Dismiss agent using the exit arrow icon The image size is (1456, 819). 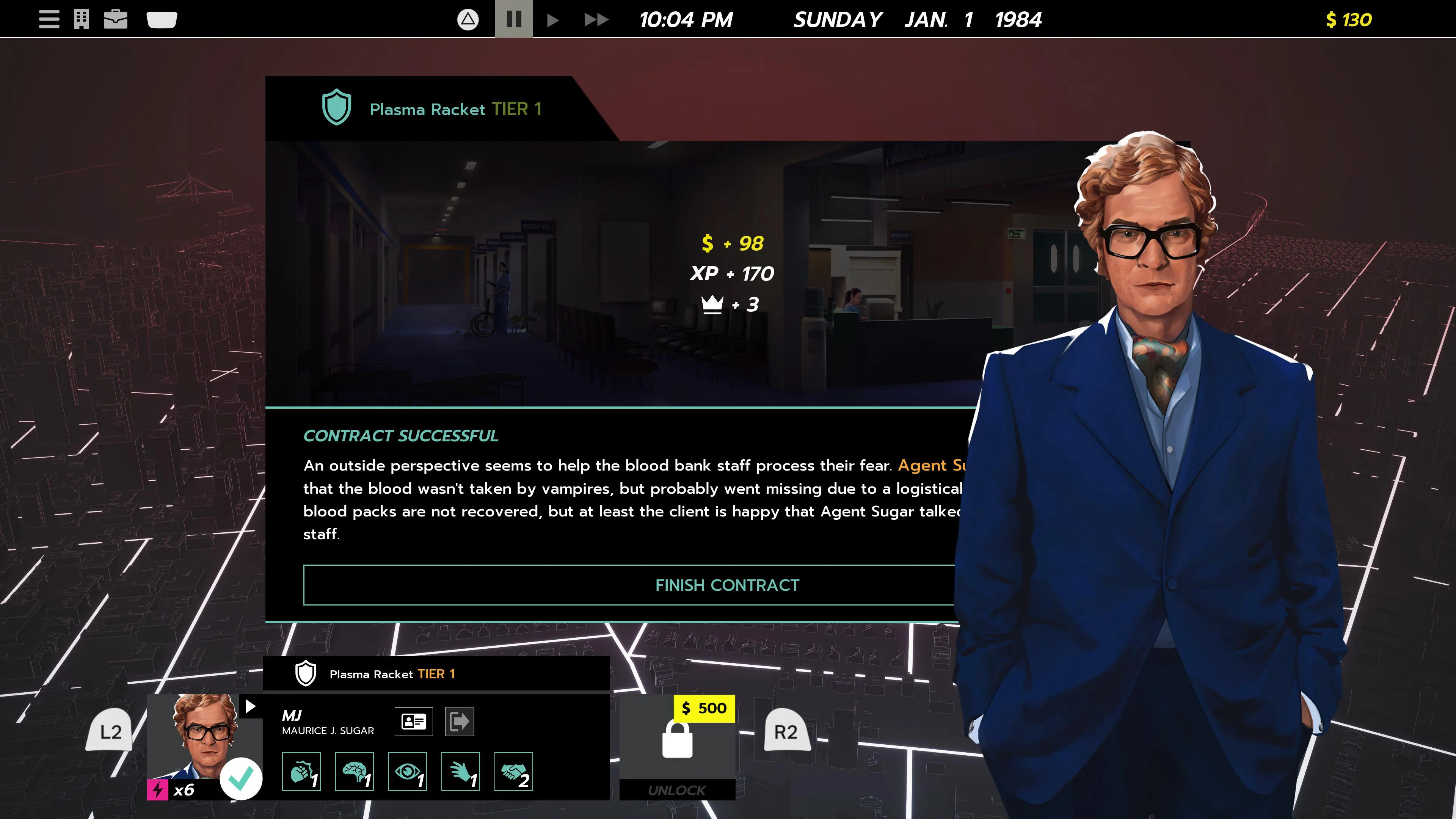coord(460,721)
